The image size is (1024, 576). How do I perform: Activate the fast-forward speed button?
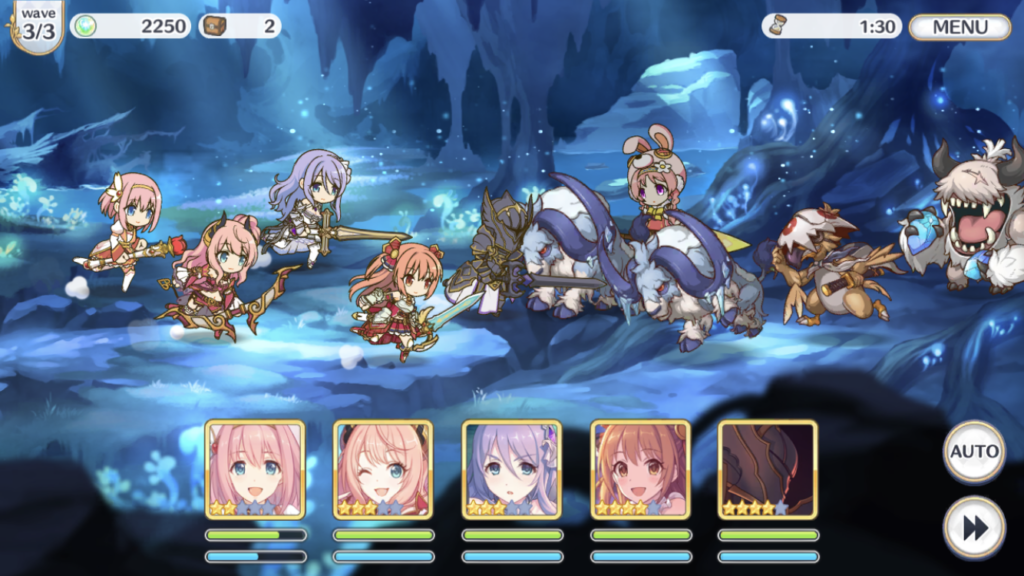click(974, 527)
